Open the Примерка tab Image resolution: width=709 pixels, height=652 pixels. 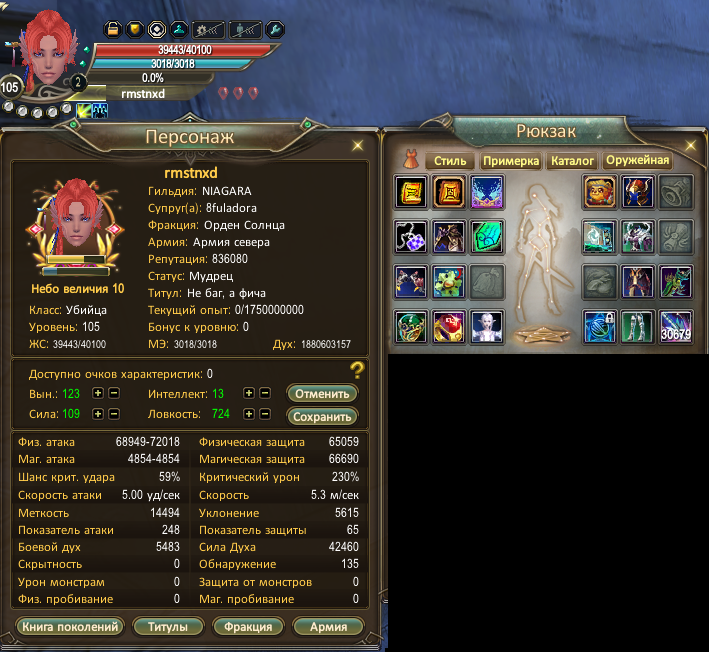(x=511, y=161)
